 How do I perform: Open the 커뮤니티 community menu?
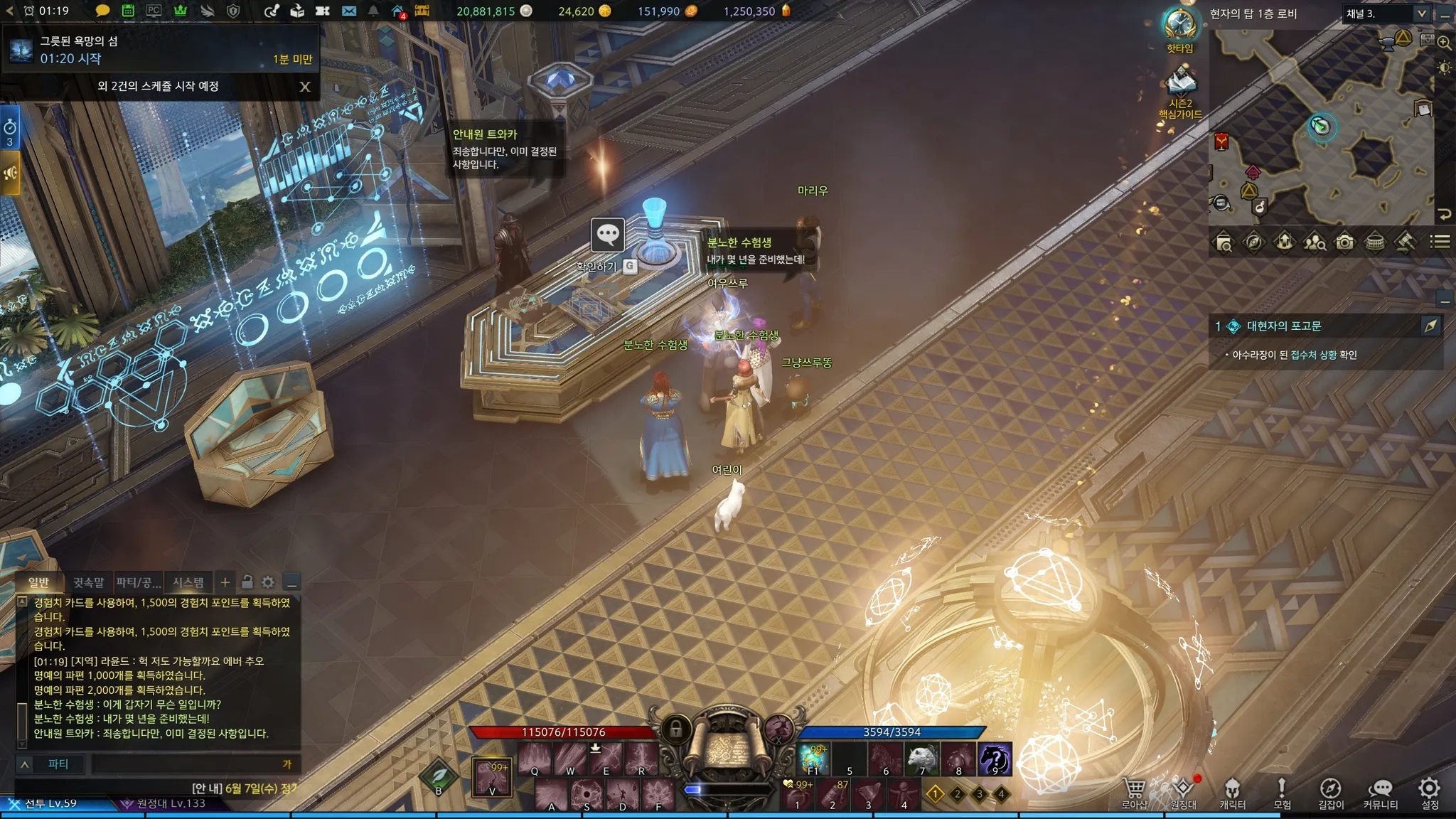(1380, 791)
